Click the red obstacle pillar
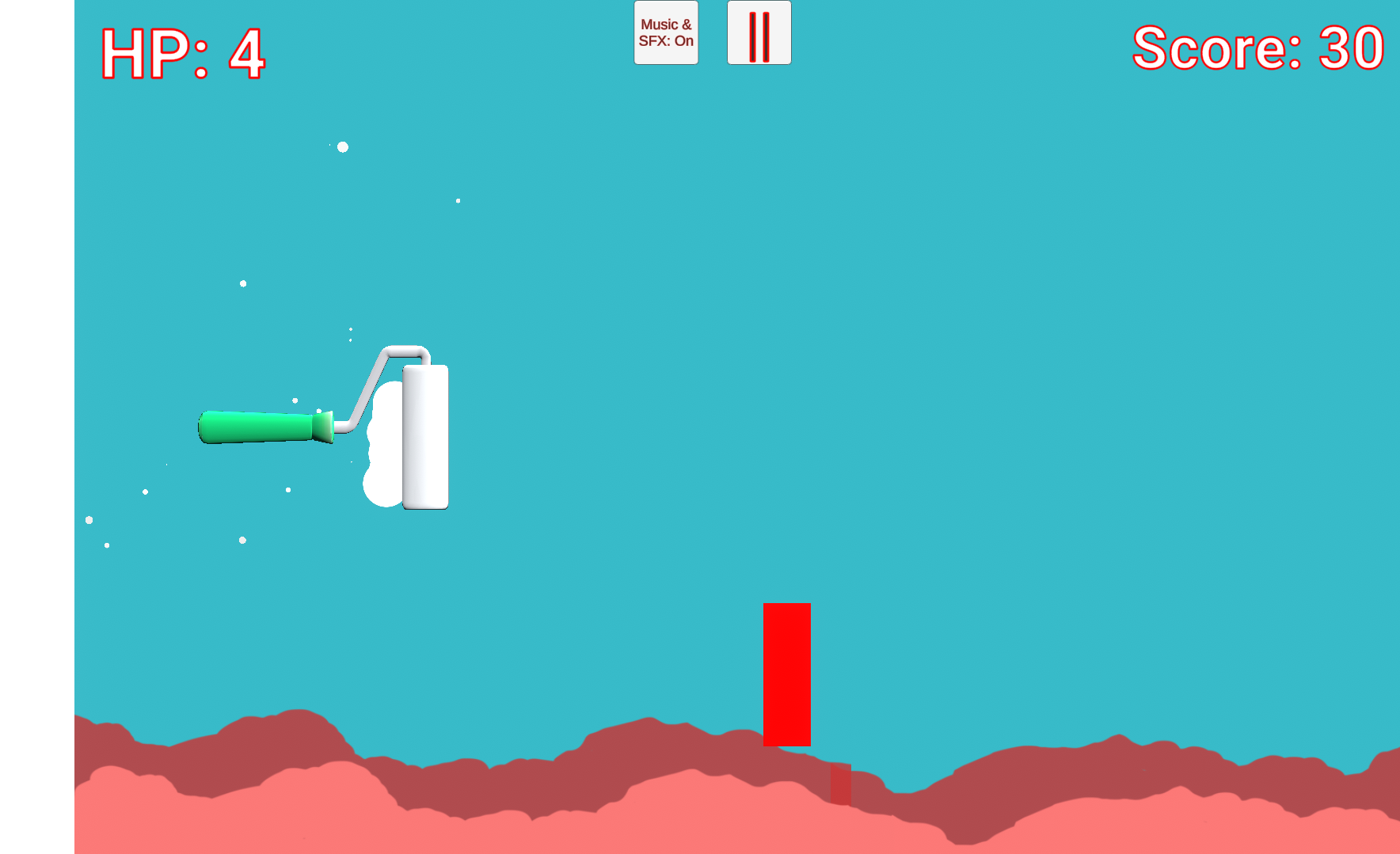The image size is (1400, 854). pos(786,673)
